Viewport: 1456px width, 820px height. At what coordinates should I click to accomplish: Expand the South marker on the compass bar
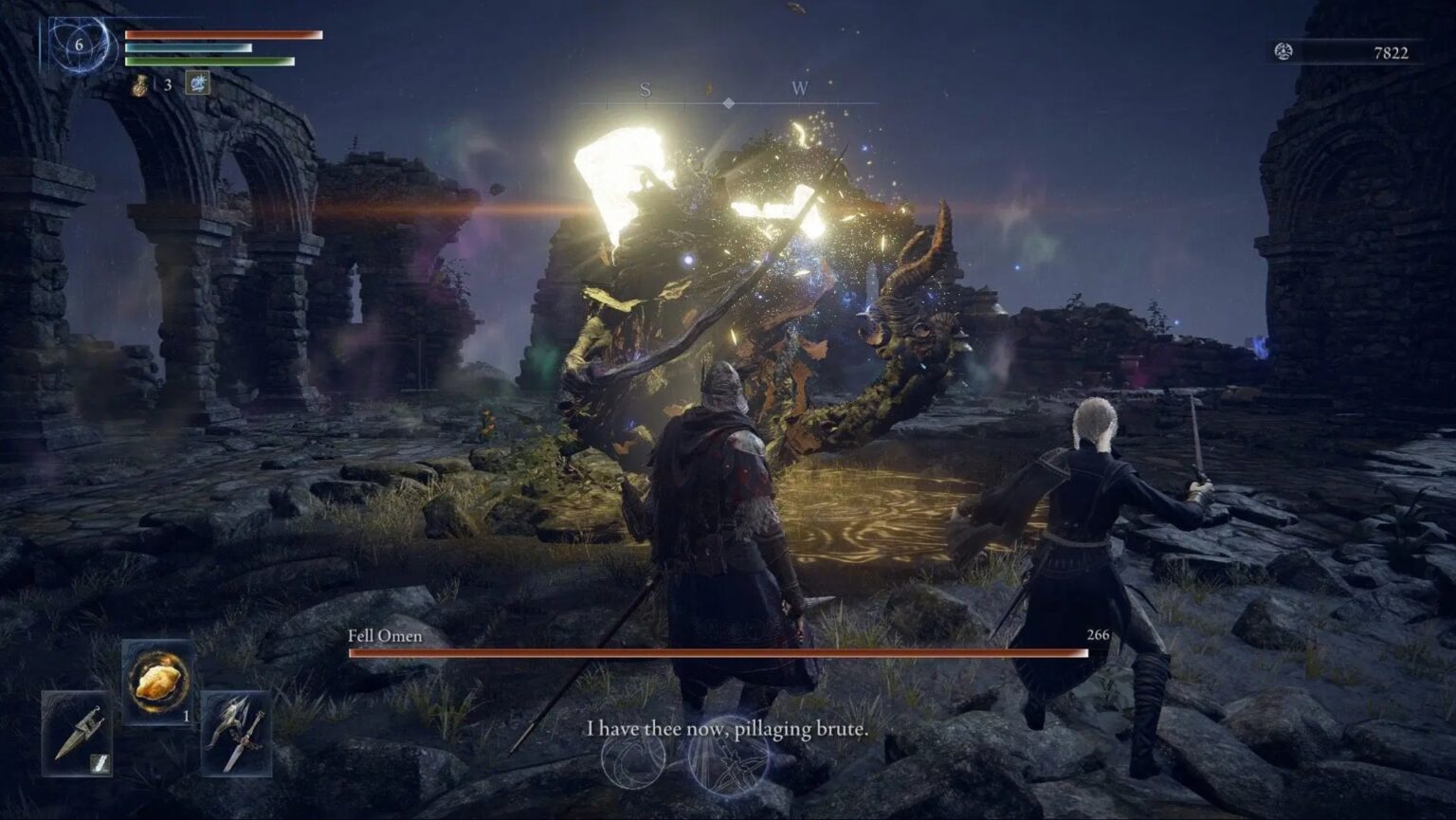(645, 92)
